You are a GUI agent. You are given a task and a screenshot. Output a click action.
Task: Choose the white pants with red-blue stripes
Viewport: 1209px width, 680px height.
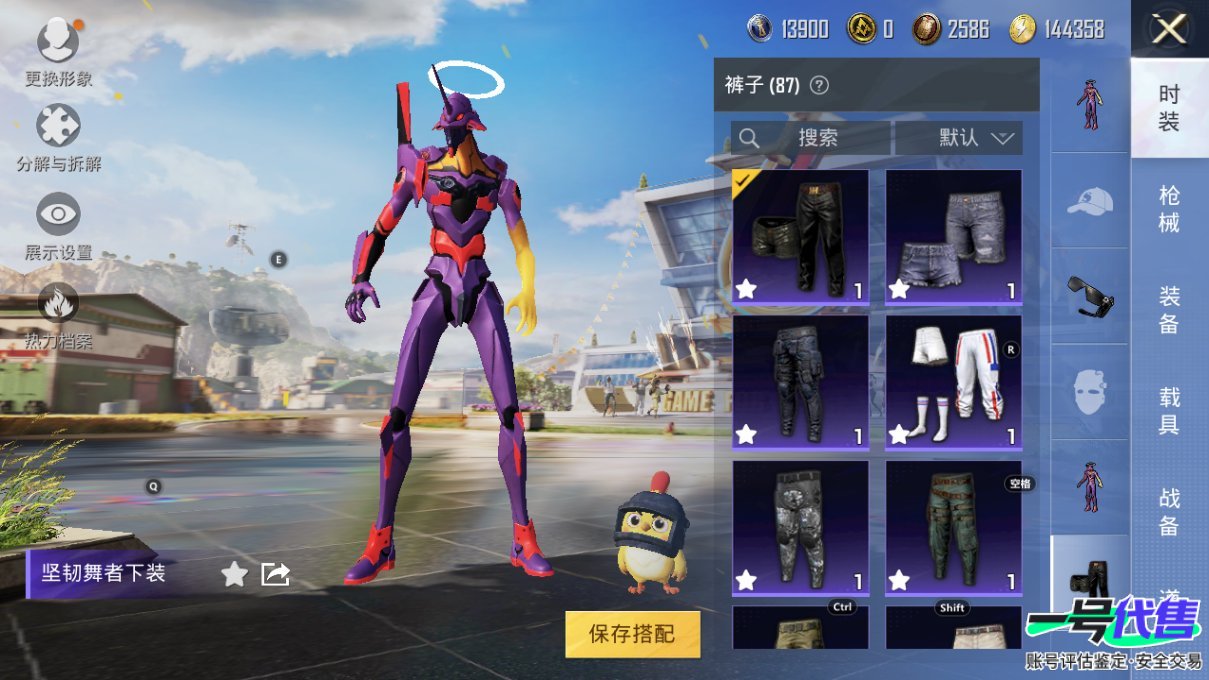[x=953, y=381]
